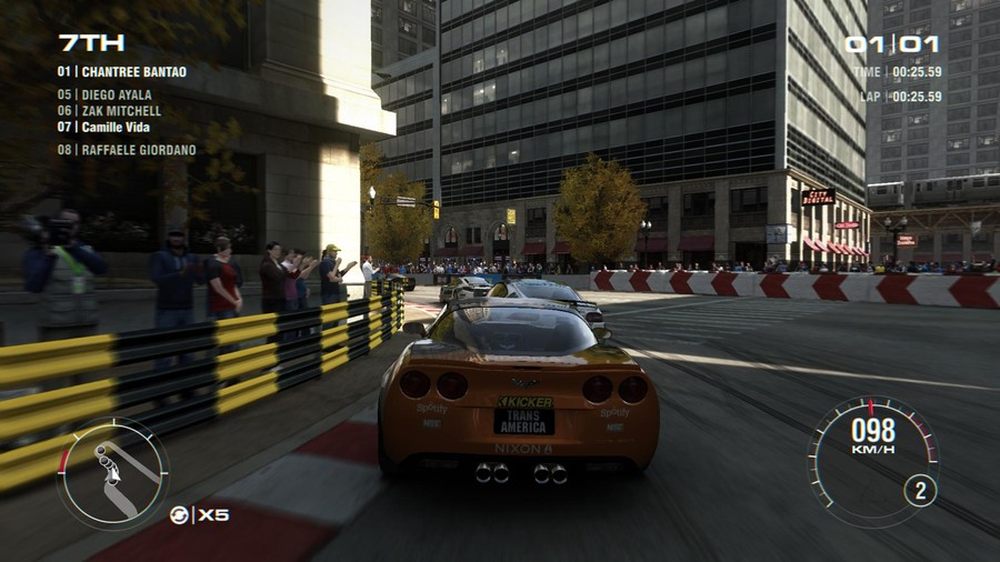Select Zak Mitchell in race standings
Screen dimensions: 1000x562
coord(109,111)
